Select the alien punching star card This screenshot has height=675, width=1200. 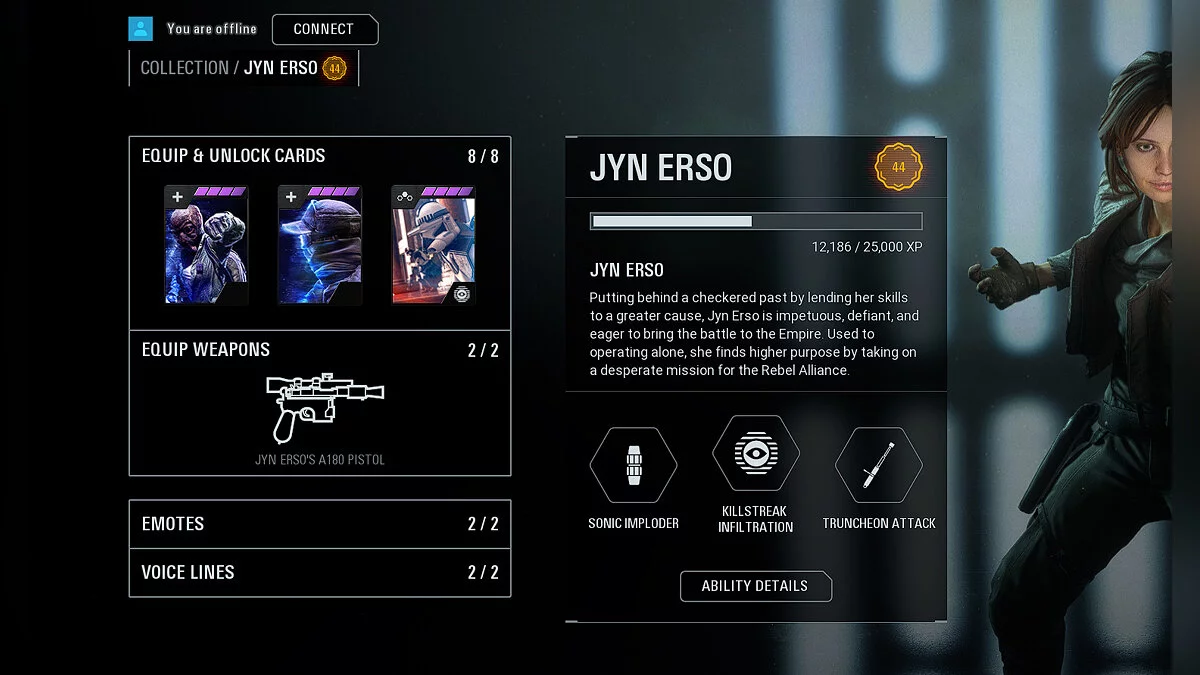tap(206, 245)
